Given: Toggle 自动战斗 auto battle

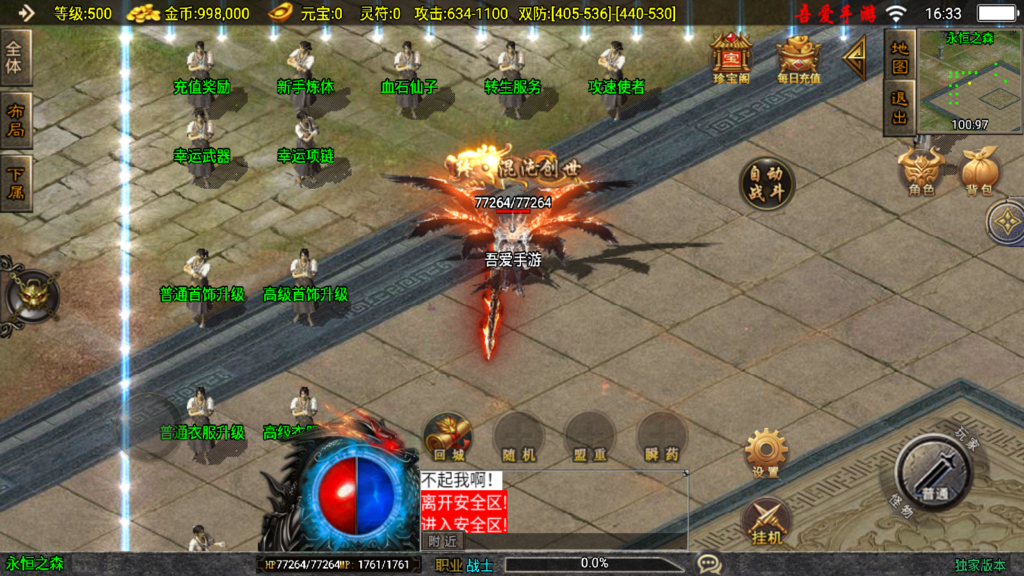Looking at the screenshot, I should tap(767, 183).
